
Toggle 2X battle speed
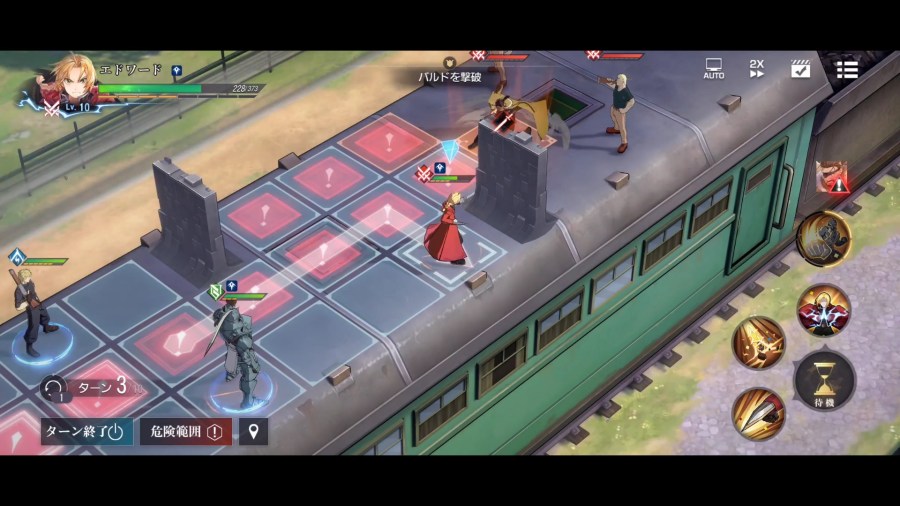(757, 68)
